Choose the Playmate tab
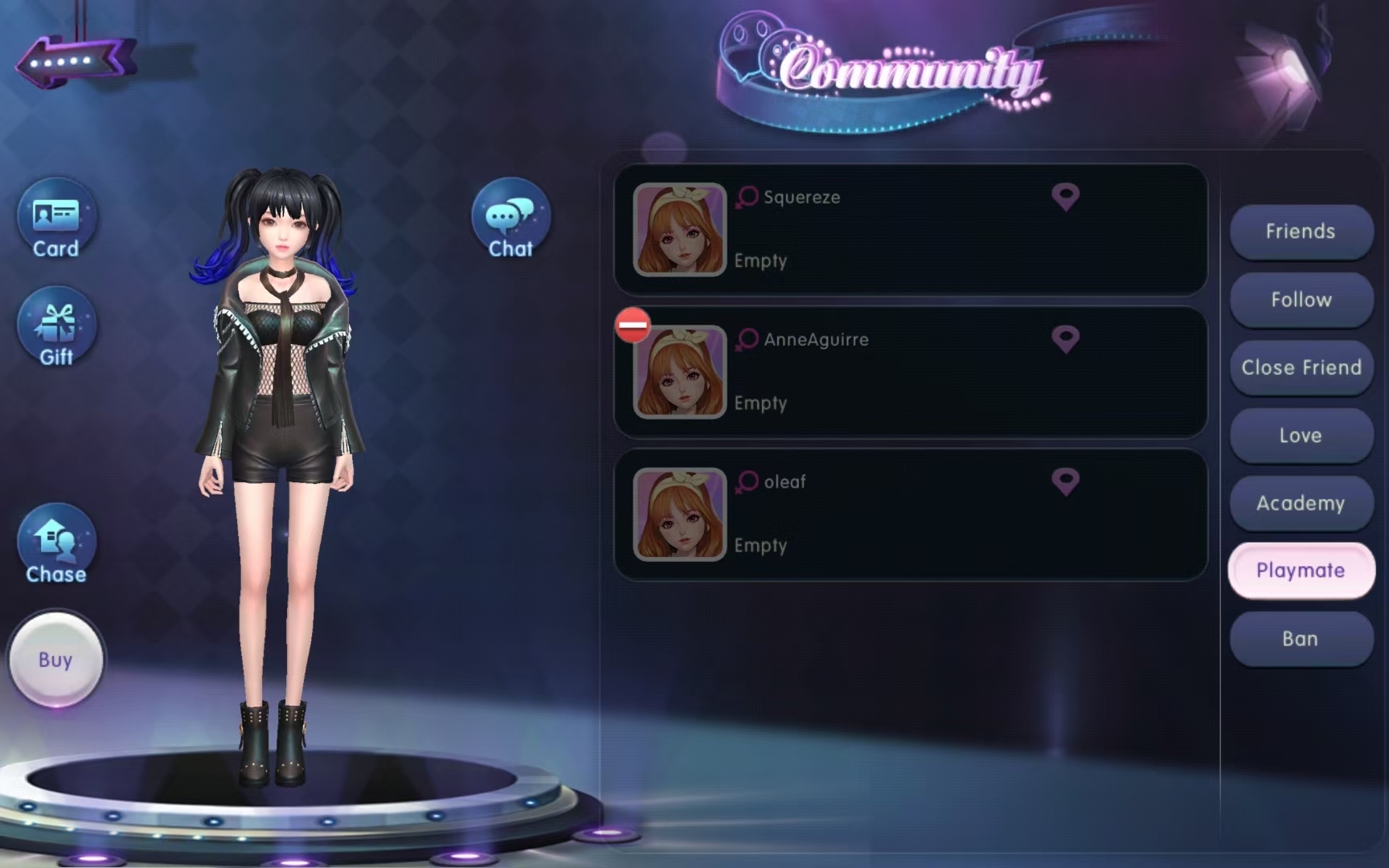Viewport: 1389px width, 868px height. click(1301, 571)
